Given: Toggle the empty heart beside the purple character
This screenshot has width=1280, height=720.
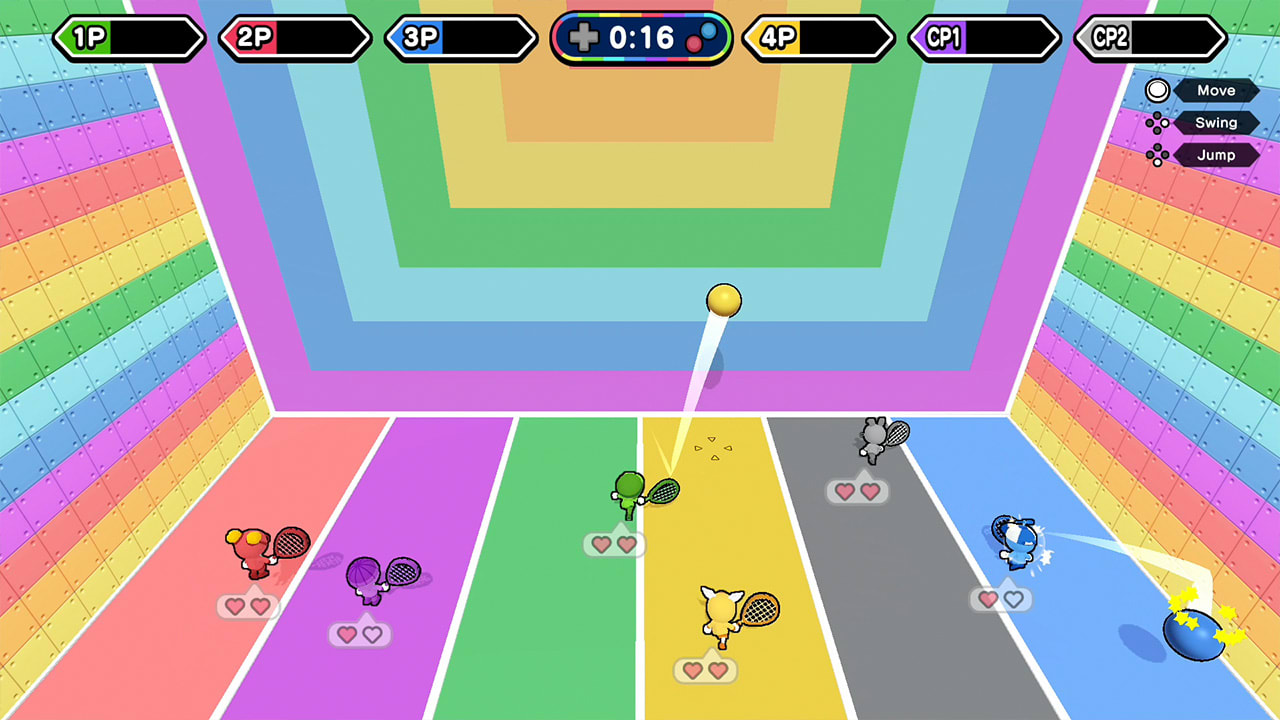Looking at the screenshot, I should 373,633.
